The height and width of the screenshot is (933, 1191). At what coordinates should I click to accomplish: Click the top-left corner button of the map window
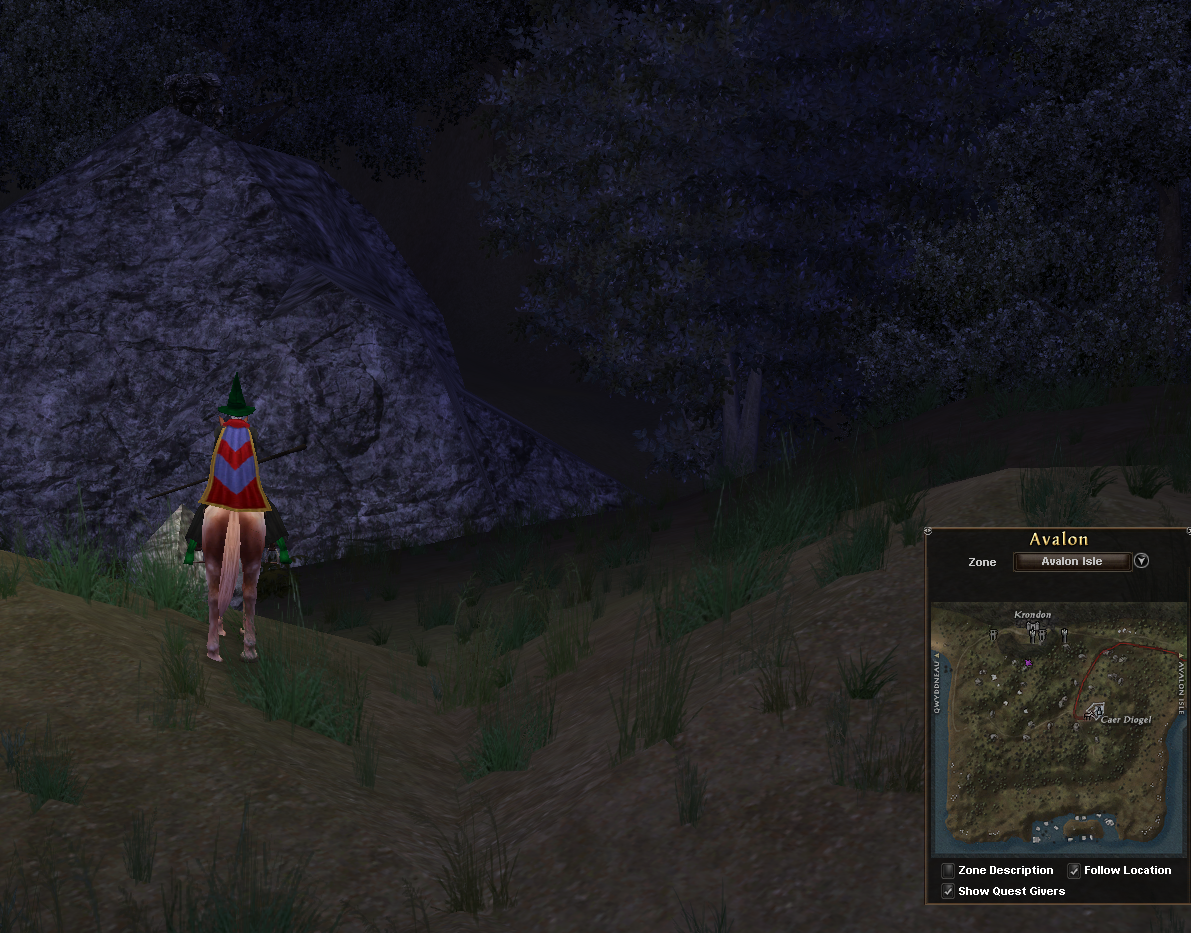pyautogui.click(x=929, y=531)
